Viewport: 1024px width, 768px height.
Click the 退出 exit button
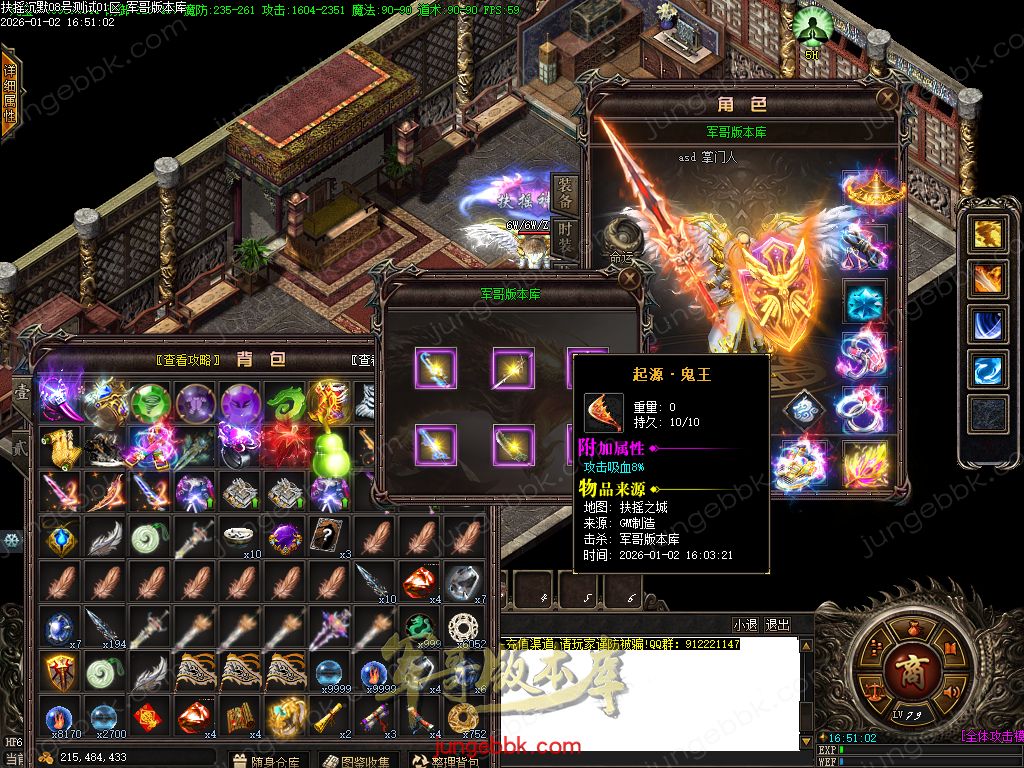point(777,625)
